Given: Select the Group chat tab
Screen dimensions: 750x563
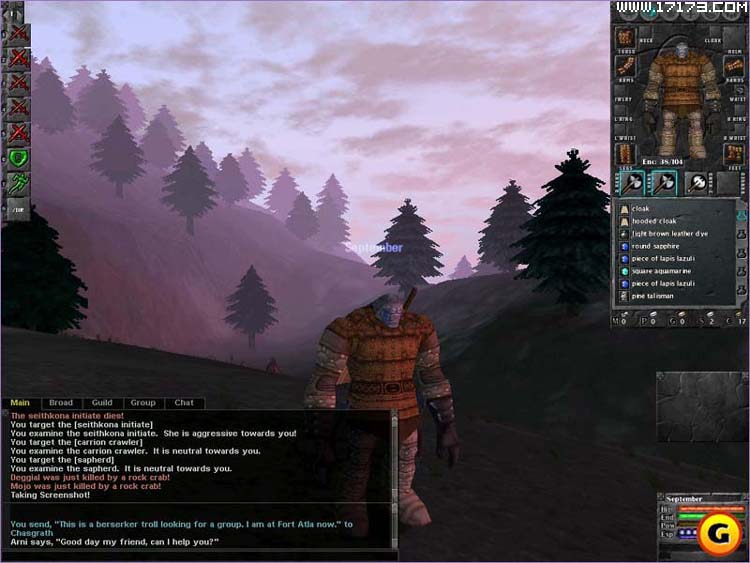Looking at the screenshot, I should coord(143,403).
